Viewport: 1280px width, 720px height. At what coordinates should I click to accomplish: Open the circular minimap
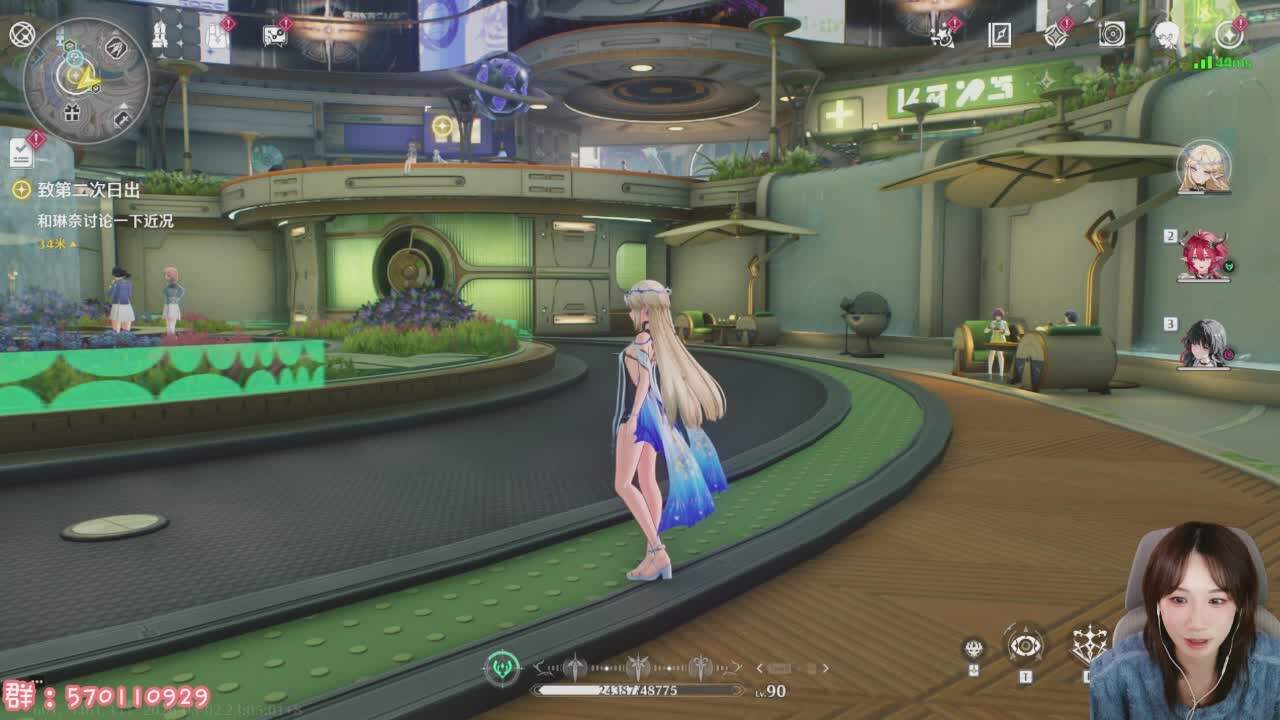pyautogui.click(x=86, y=81)
